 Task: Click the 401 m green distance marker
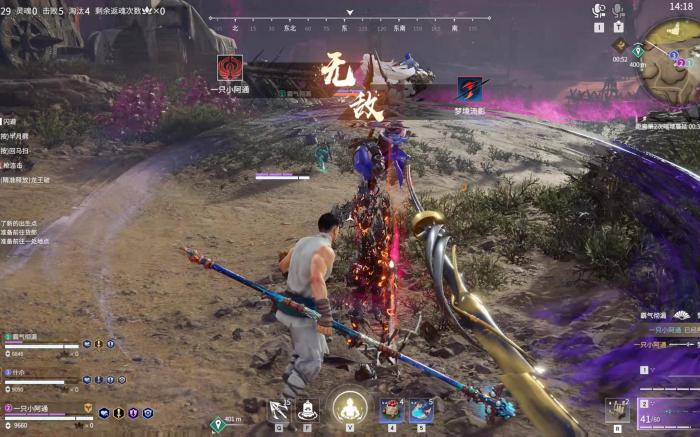(218, 424)
